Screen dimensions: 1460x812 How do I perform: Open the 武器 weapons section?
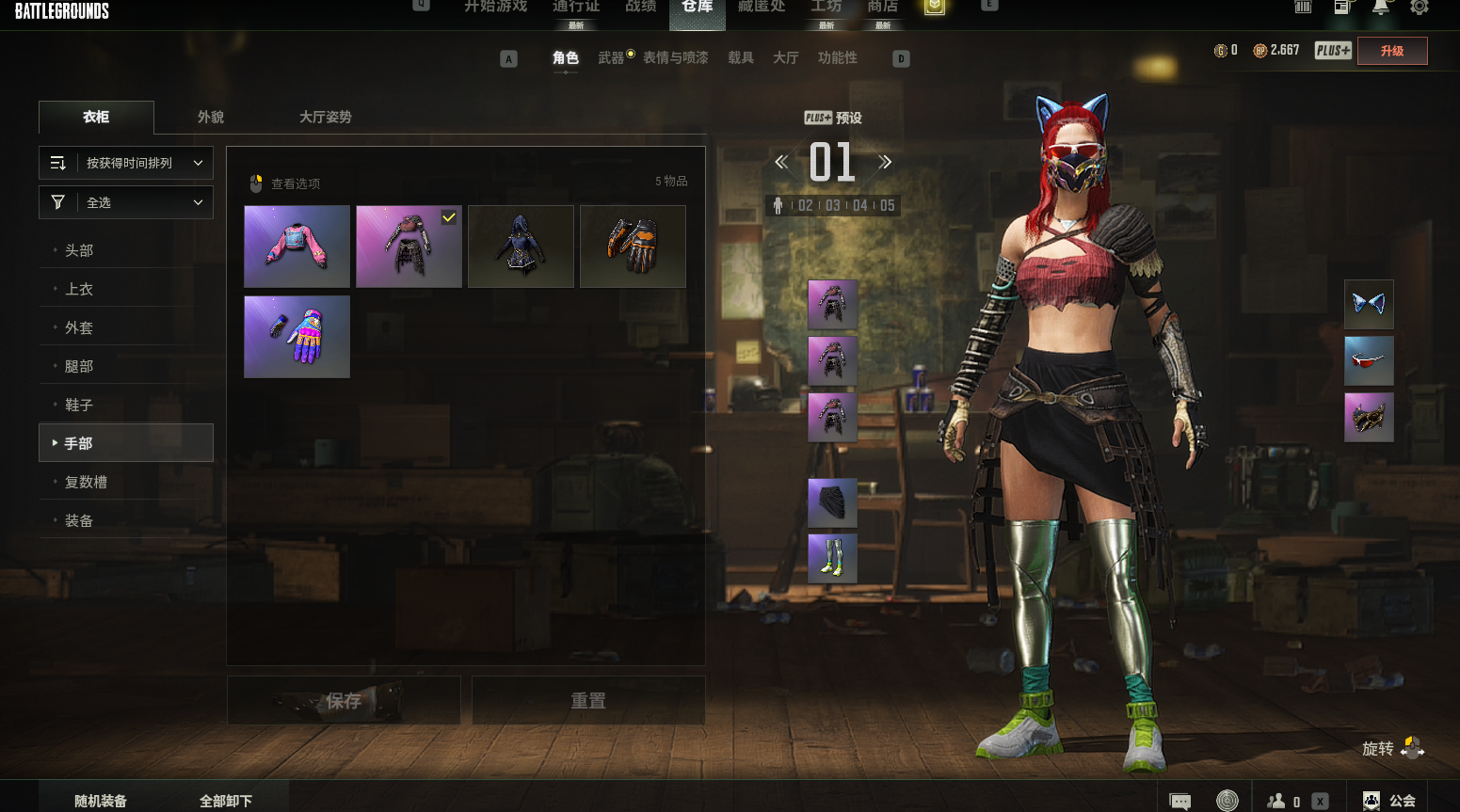611,58
